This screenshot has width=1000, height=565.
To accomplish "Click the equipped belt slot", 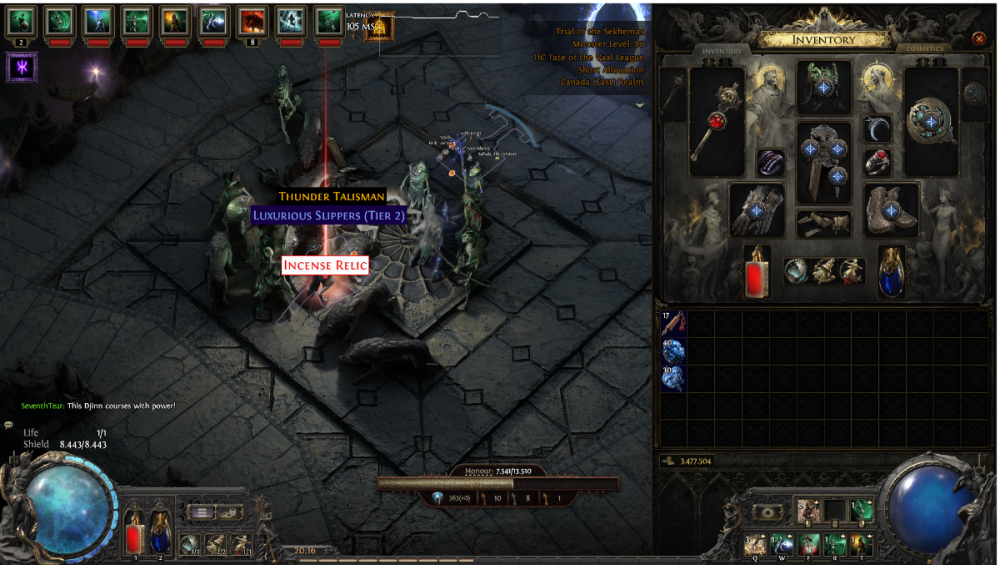I will [x=824, y=222].
